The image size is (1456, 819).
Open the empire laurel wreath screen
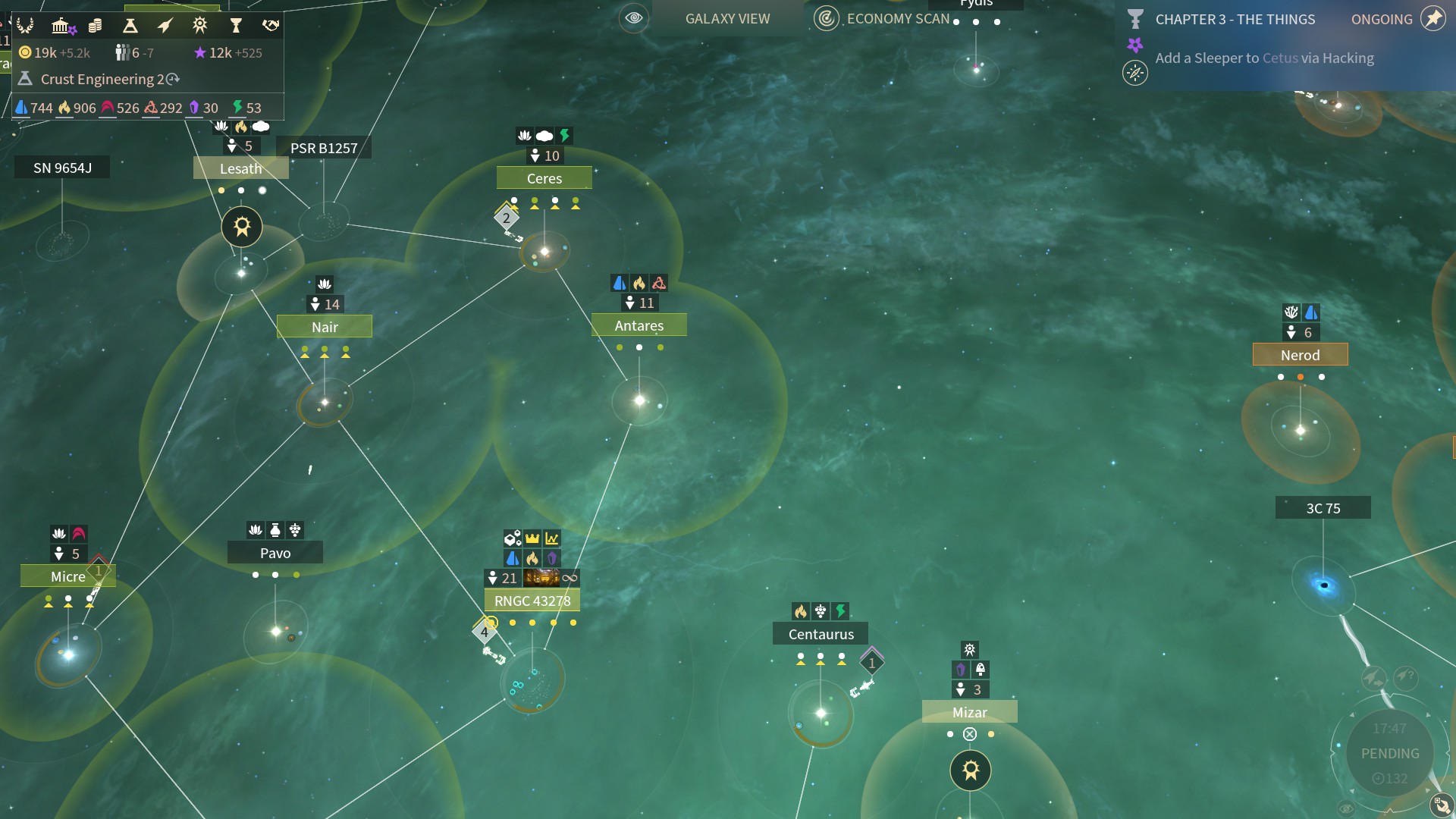point(25,26)
